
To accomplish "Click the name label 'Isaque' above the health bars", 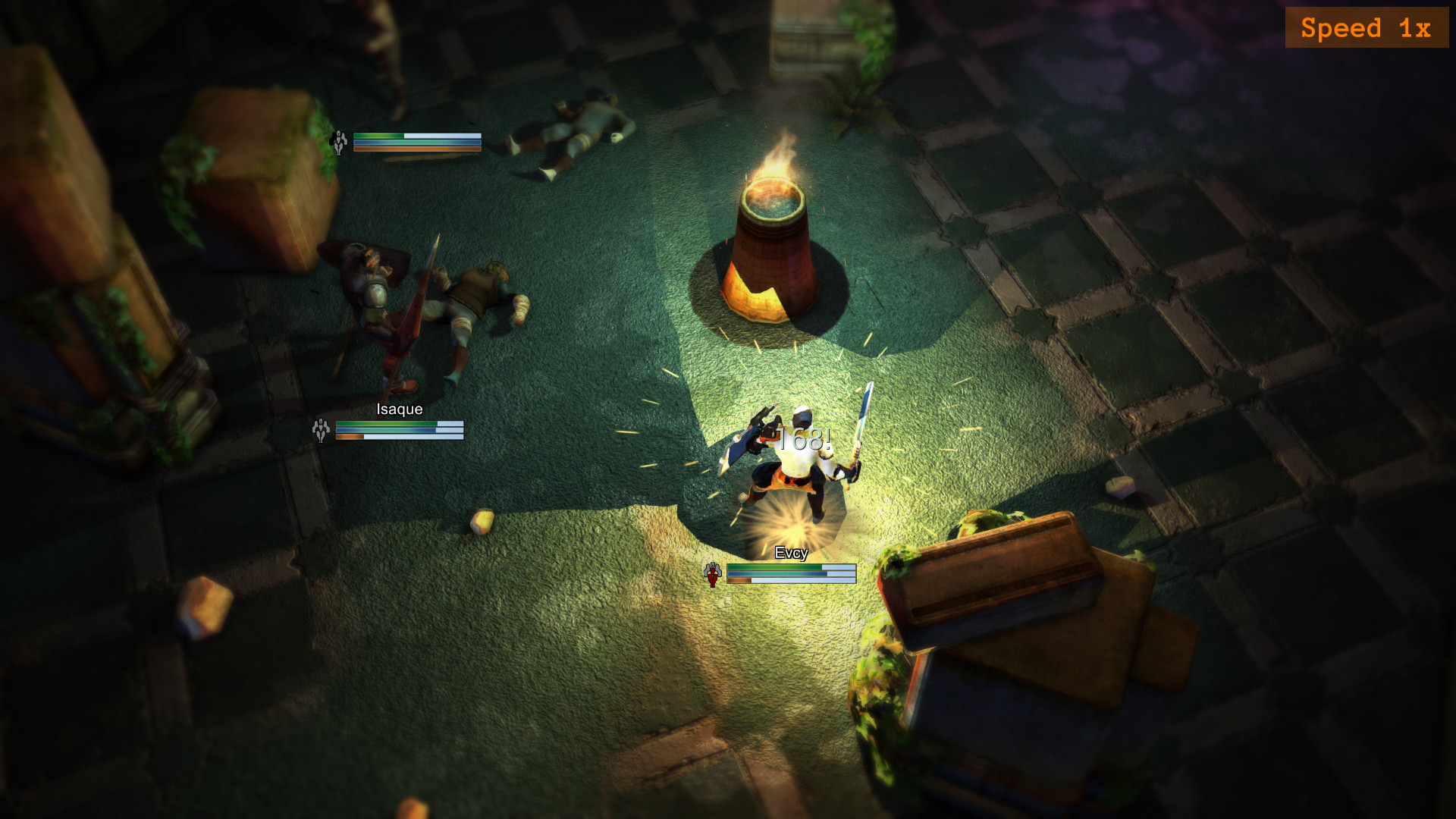I will [x=398, y=408].
